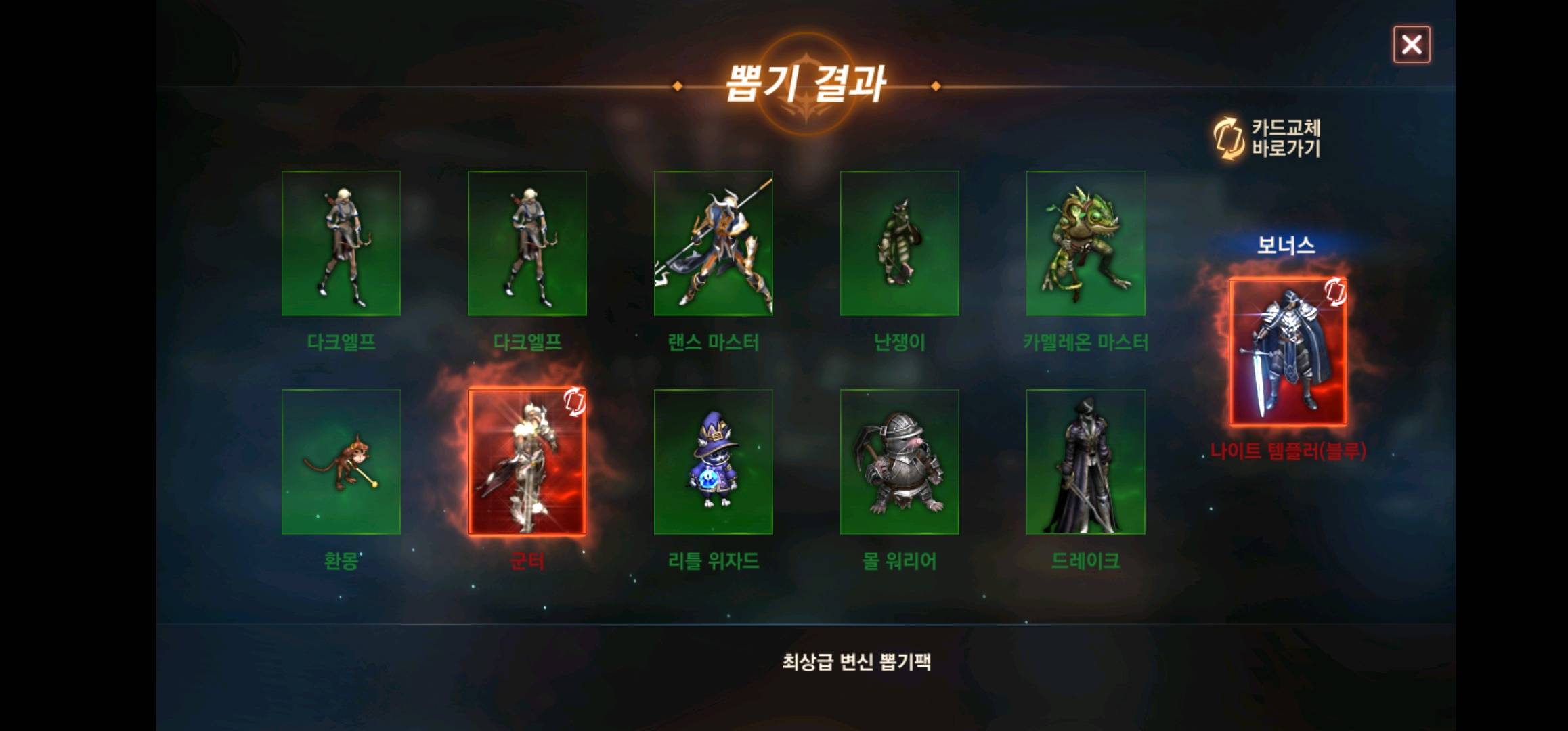Close the draw results screen
This screenshot has height=731, width=1568.
click(1412, 45)
